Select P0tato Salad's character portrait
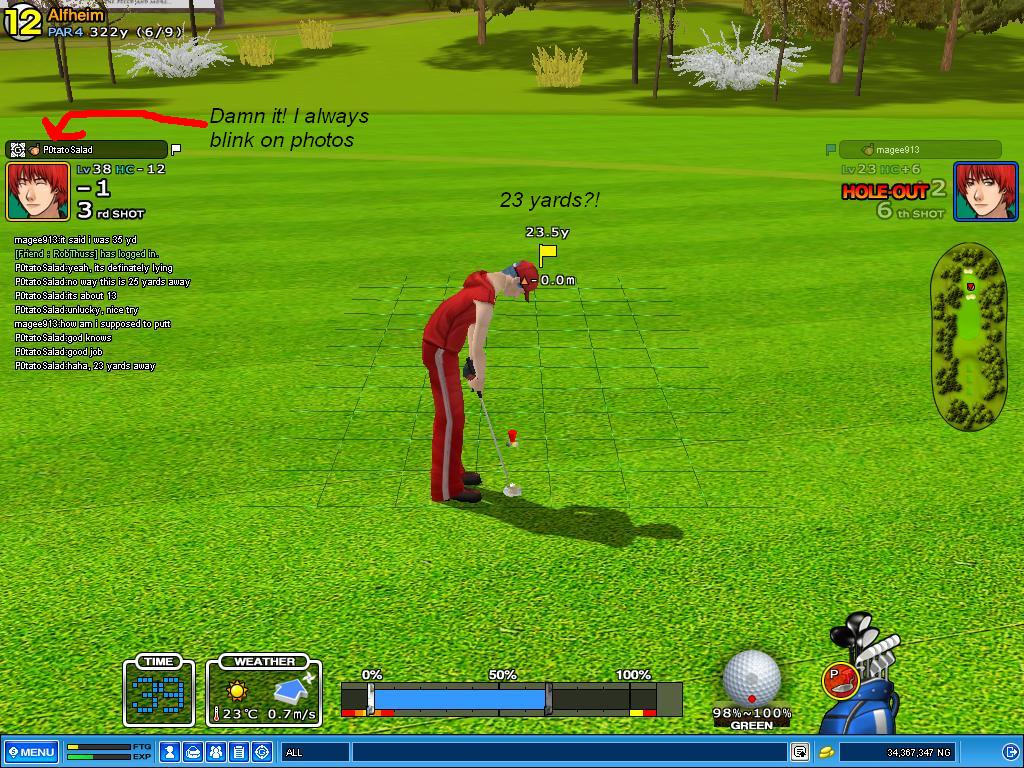This screenshot has width=1024, height=768. tap(38, 191)
